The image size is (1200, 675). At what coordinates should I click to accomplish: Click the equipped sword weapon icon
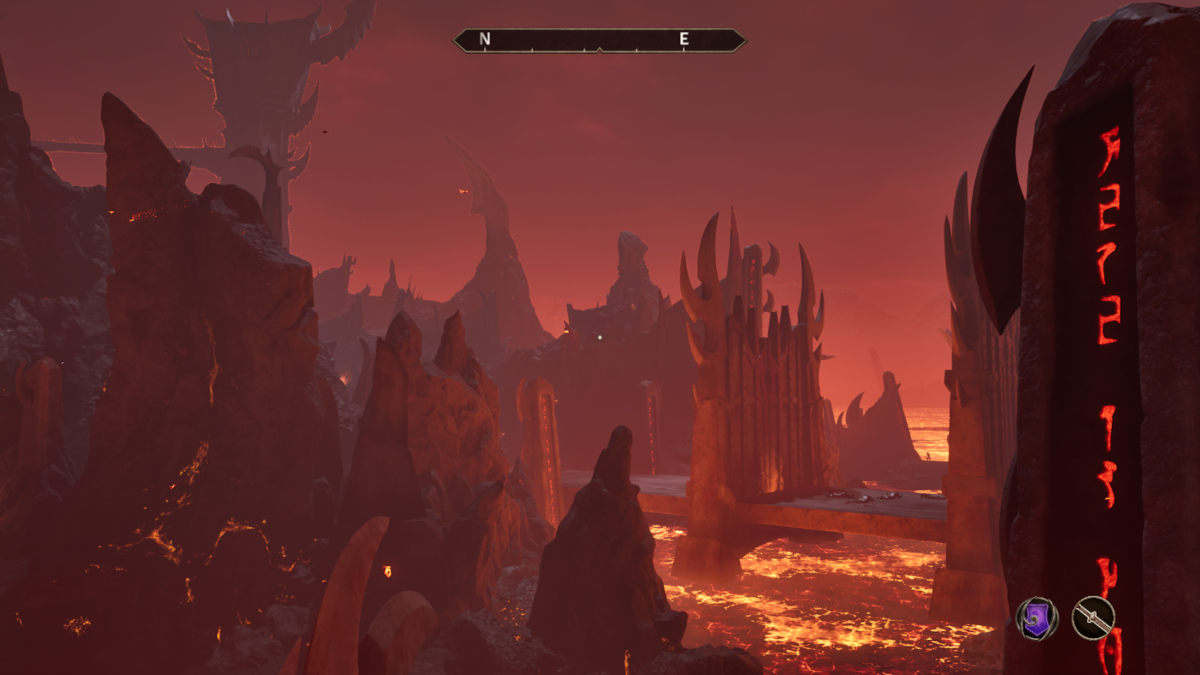pyautogui.click(x=1093, y=617)
